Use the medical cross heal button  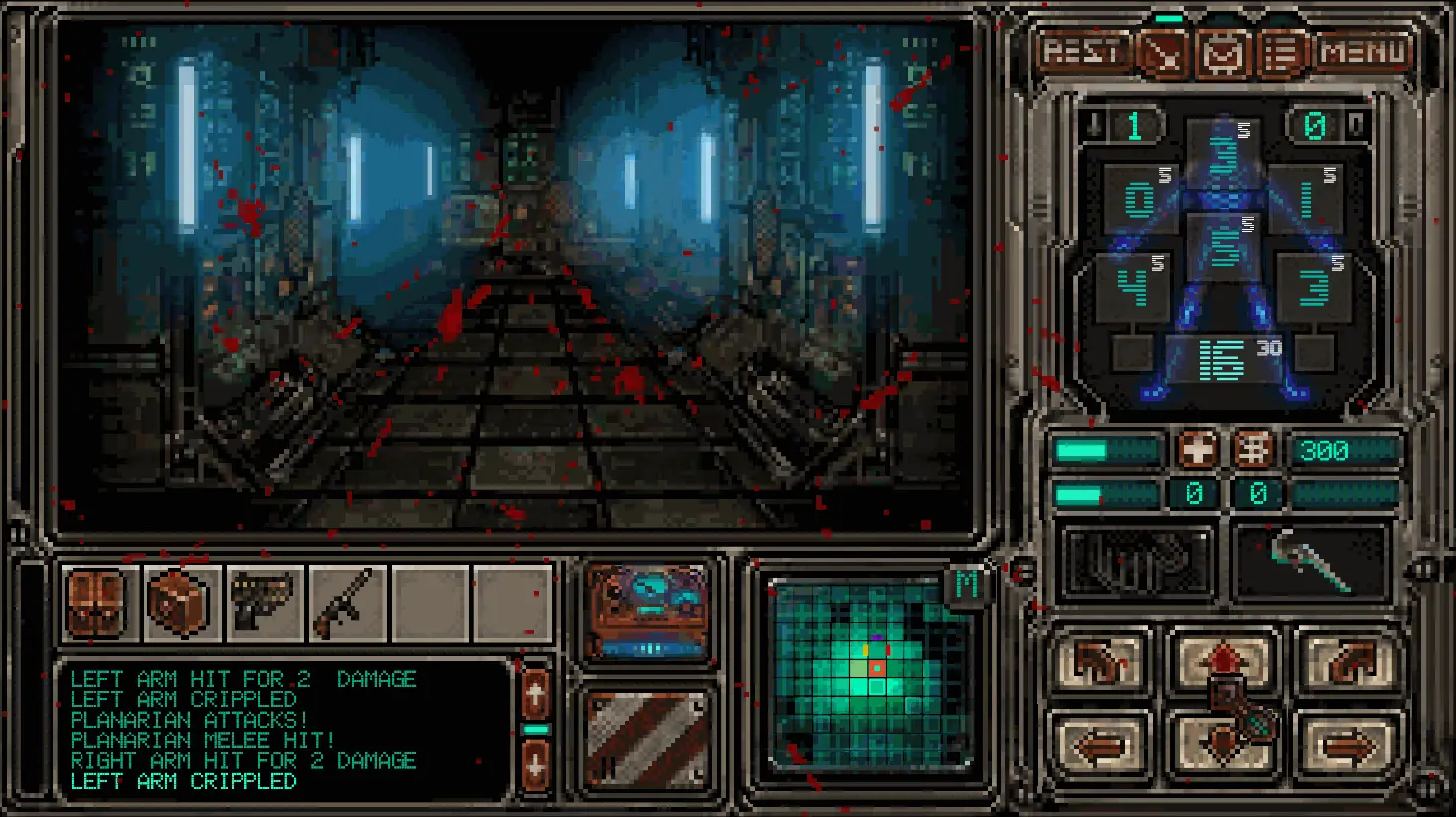1198,450
